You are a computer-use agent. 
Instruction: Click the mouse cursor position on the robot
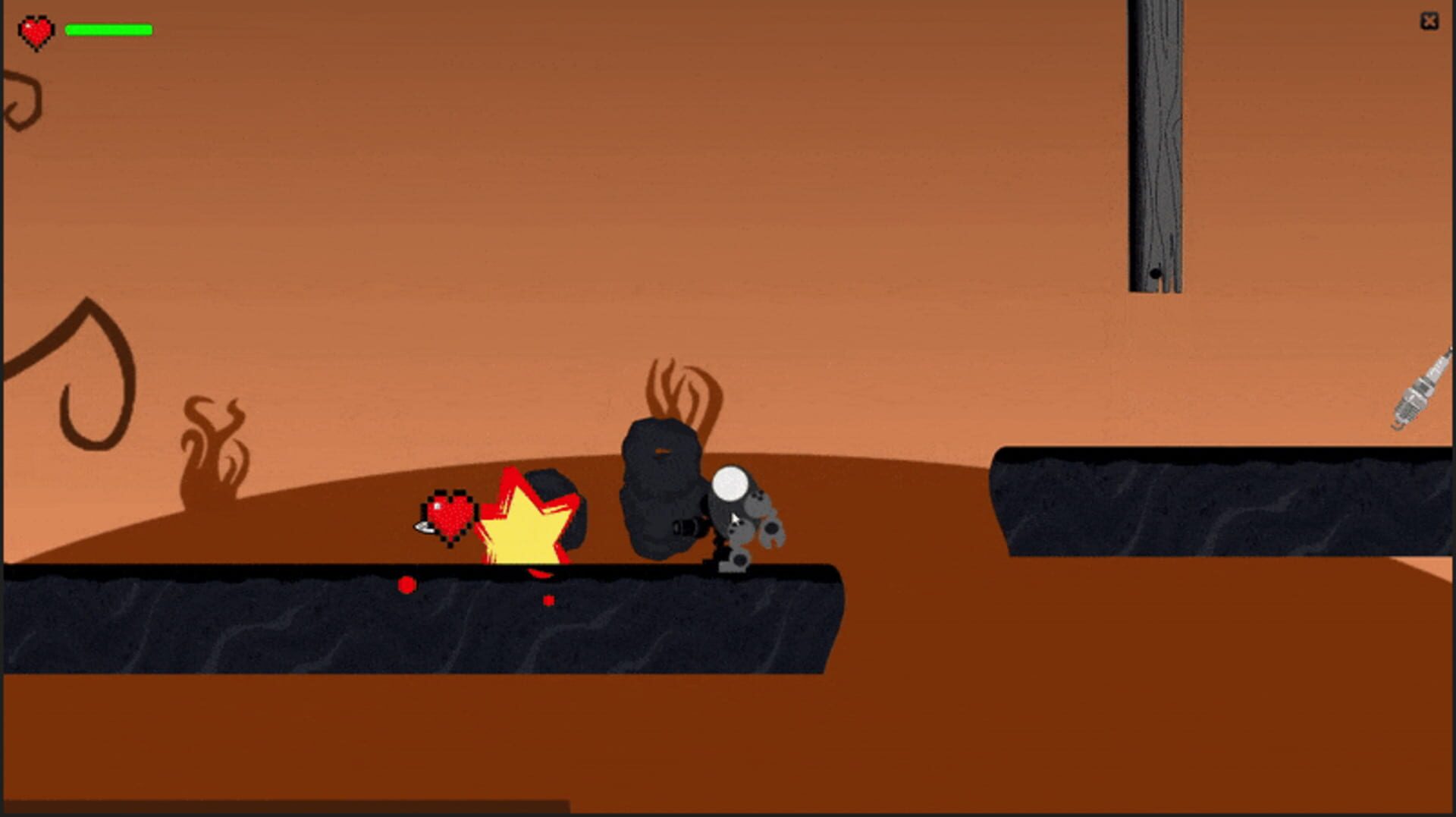pos(734,518)
